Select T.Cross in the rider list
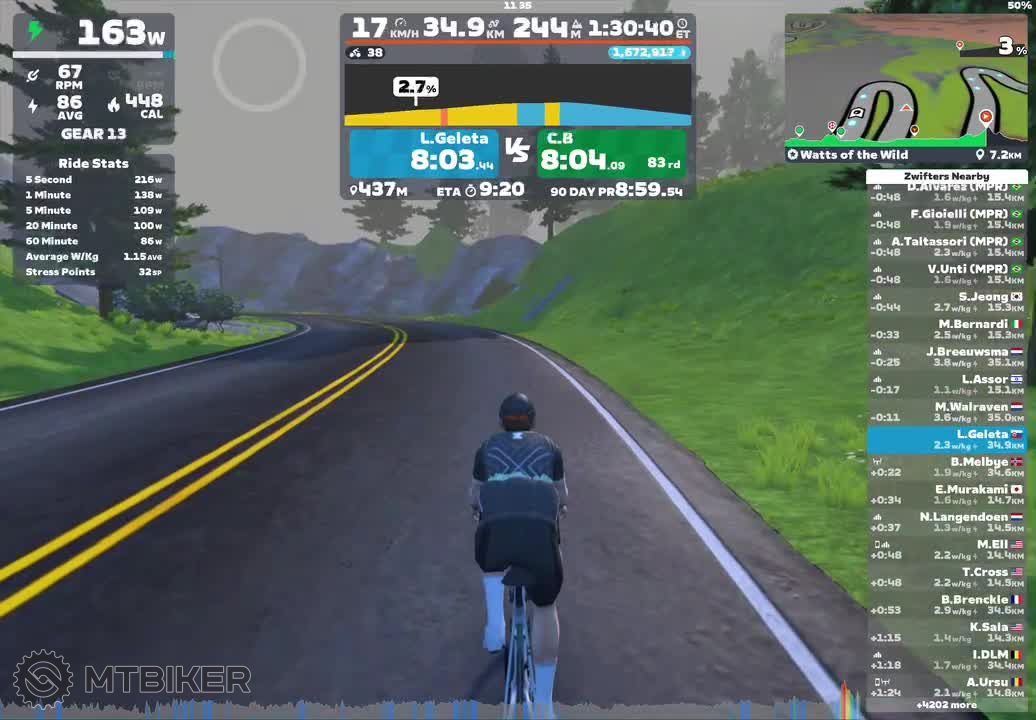1036x720 pixels. pyautogui.click(x=946, y=577)
